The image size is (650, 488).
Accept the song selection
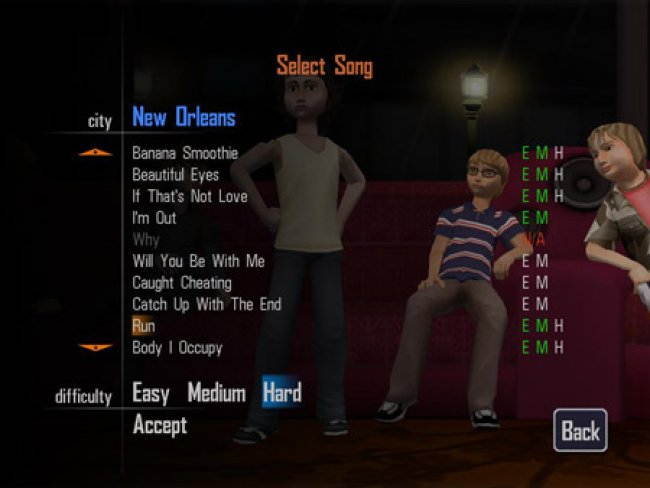coord(160,426)
